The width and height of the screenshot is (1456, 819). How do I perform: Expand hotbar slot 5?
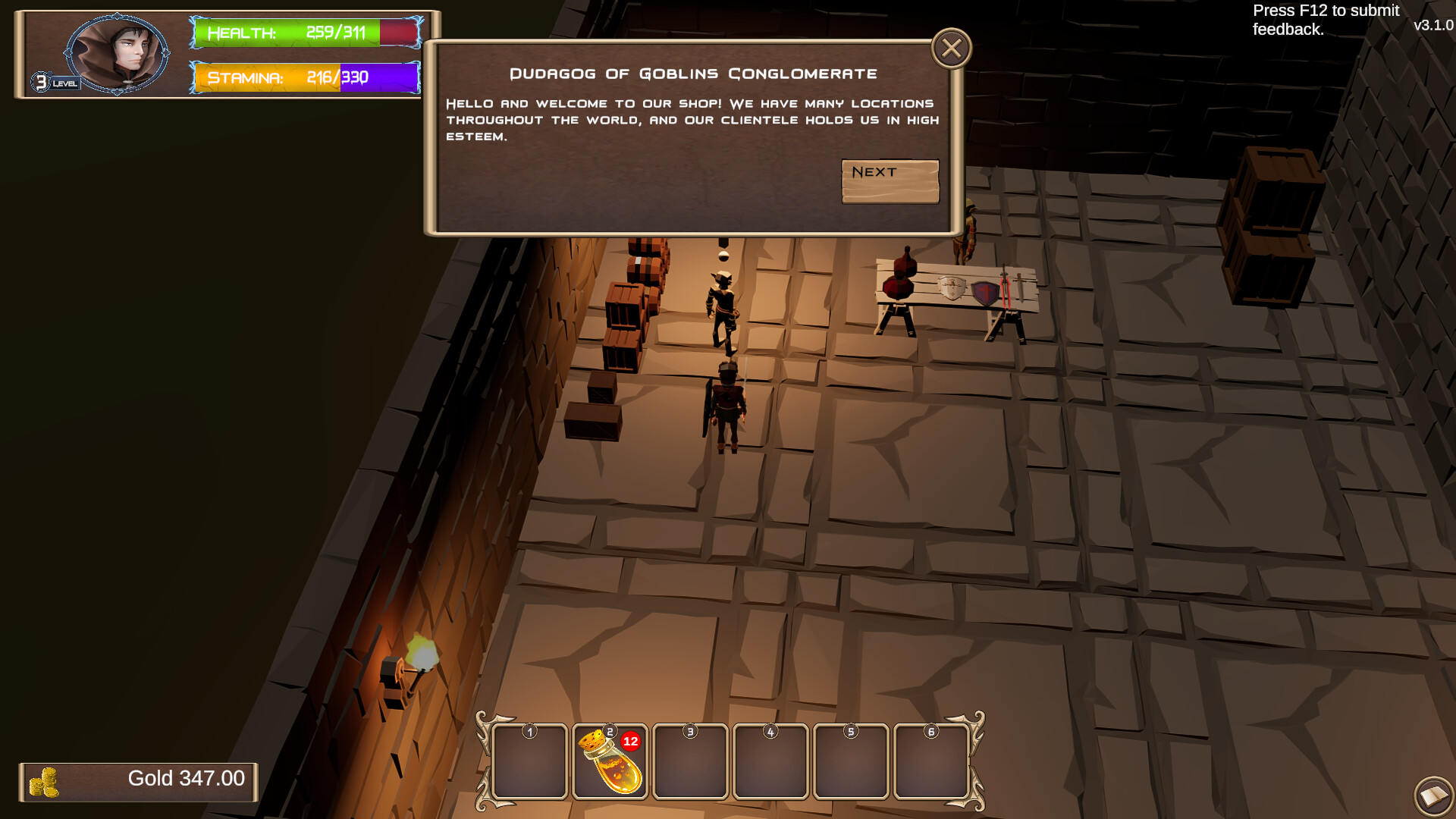click(851, 761)
